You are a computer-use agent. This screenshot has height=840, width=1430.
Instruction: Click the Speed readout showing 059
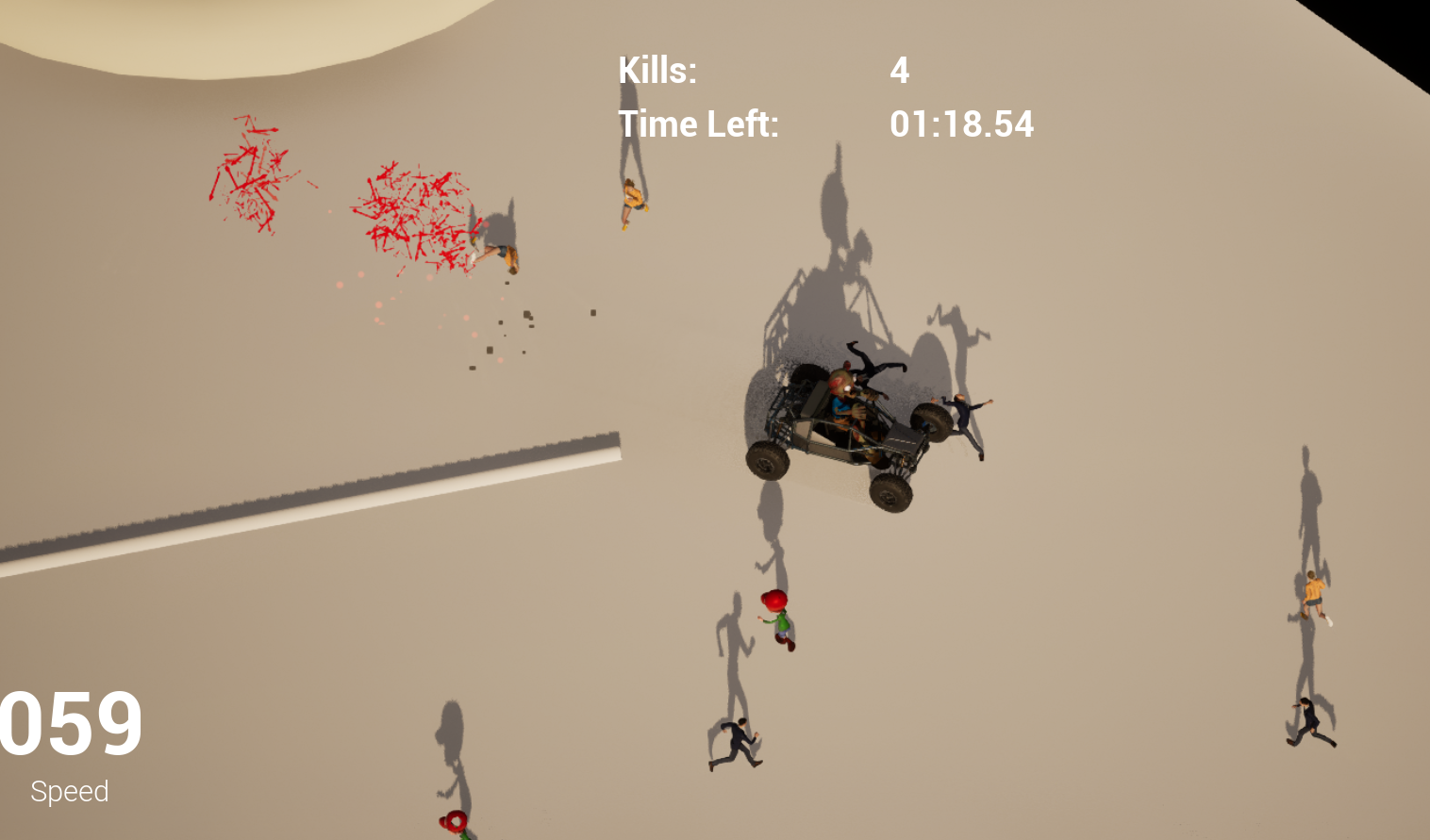[x=68, y=724]
